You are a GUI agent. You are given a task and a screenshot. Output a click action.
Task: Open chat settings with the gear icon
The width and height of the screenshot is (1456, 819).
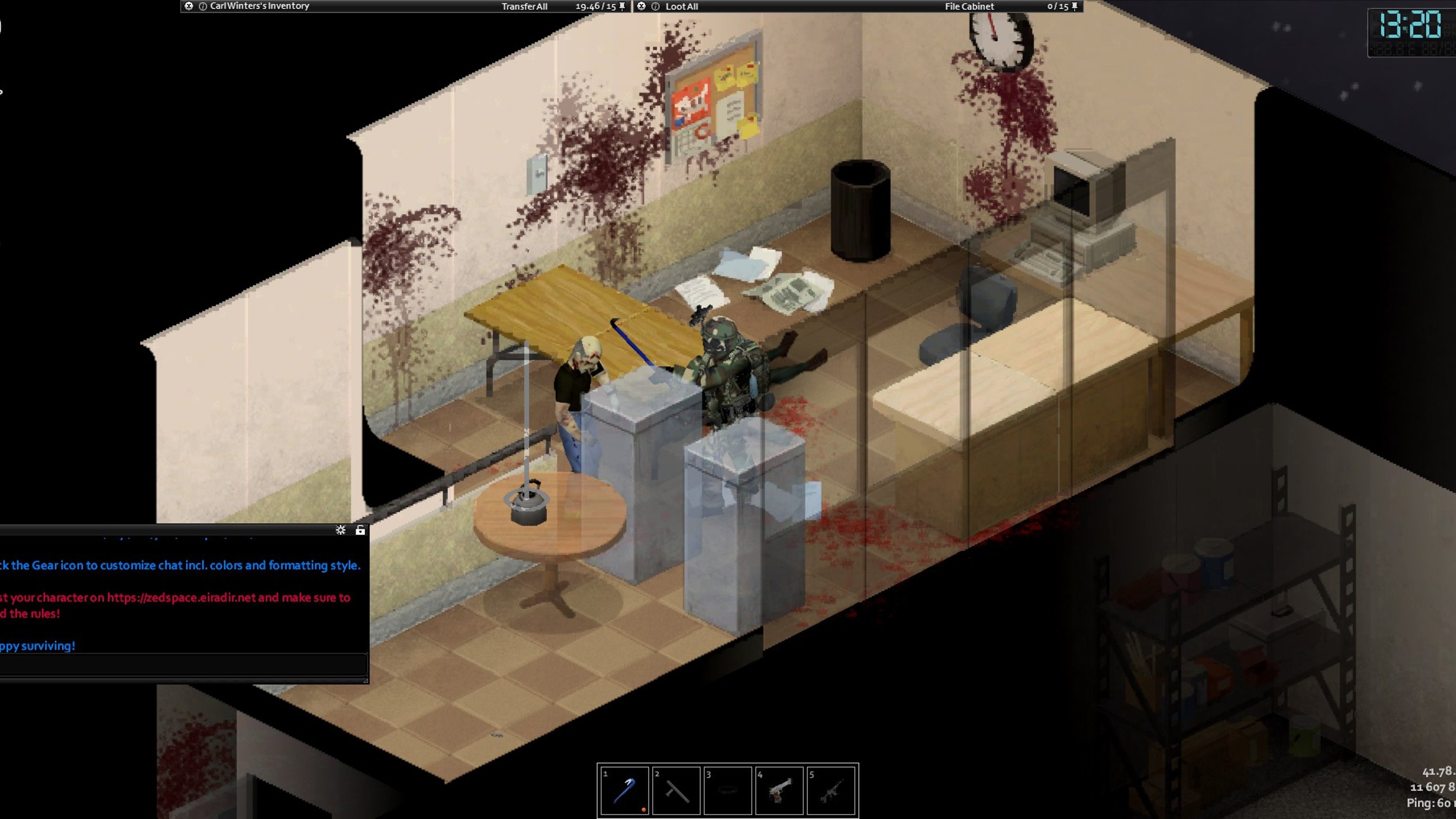[340, 529]
